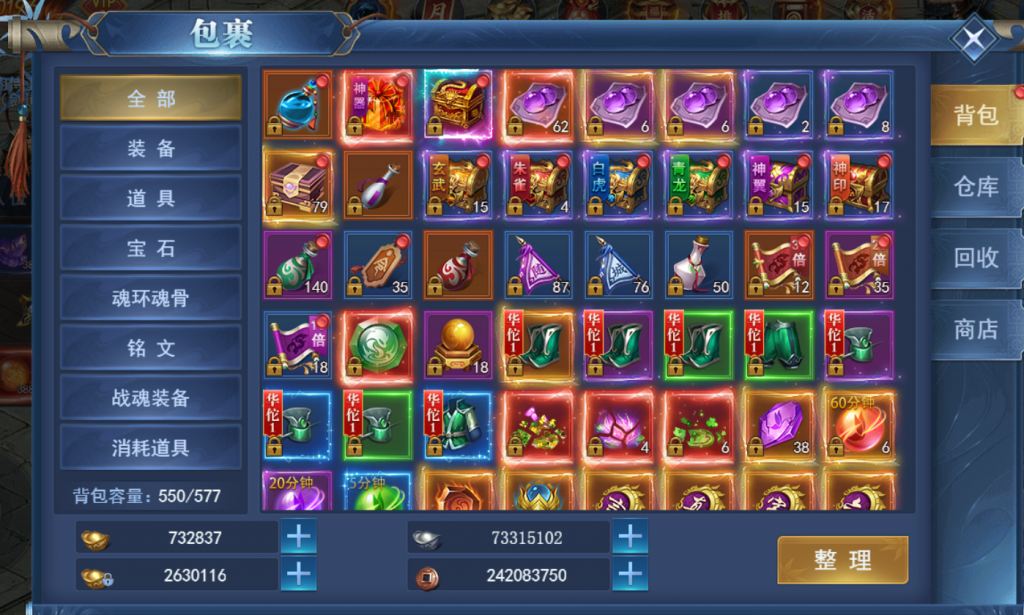Select the blue potion flask slot
The width and height of the screenshot is (1024, 615).
point(298,105)
